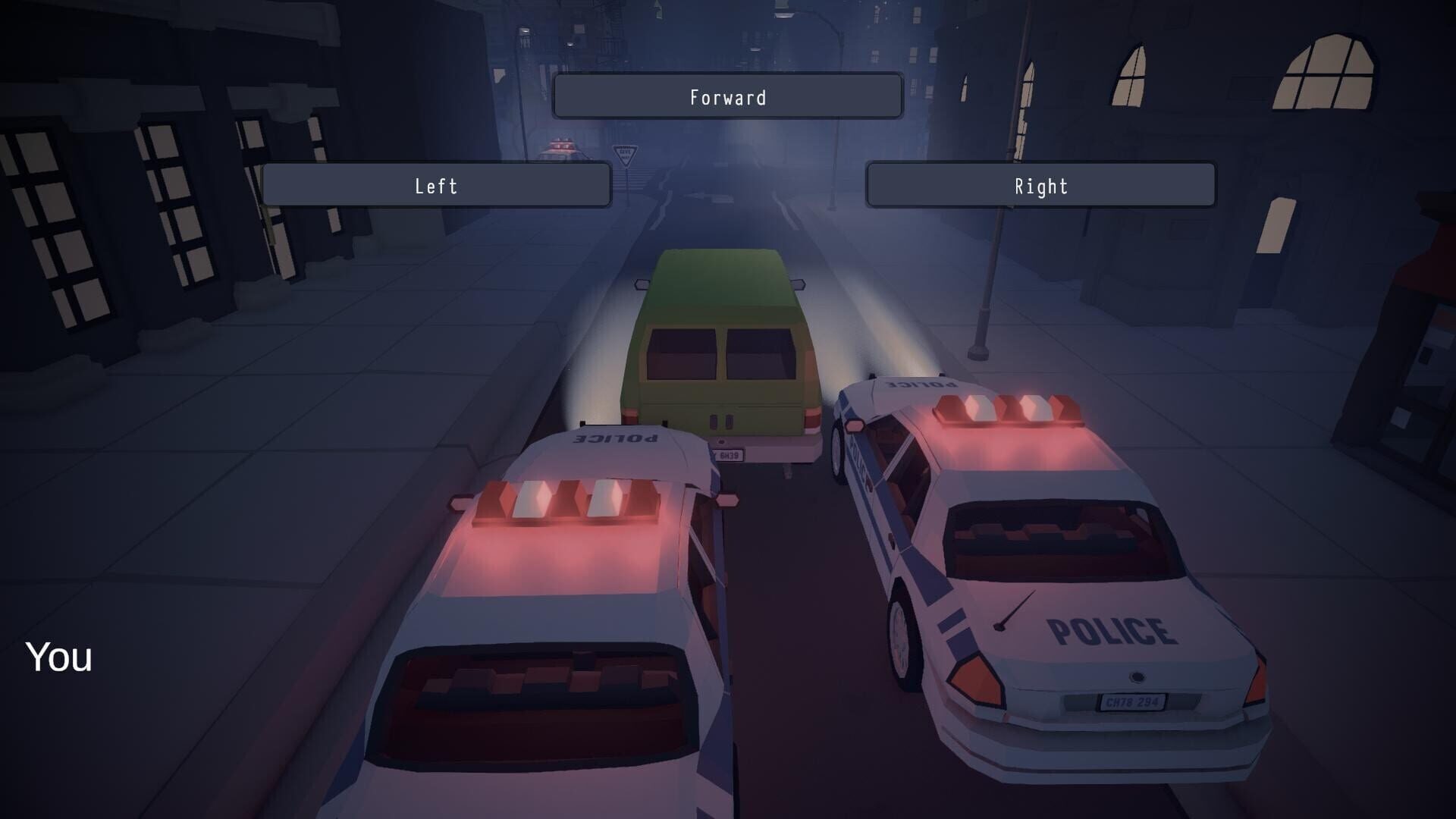Choose the Left direction option
The height and width of the screenshot is (819, 1456).
click(438, 185)
